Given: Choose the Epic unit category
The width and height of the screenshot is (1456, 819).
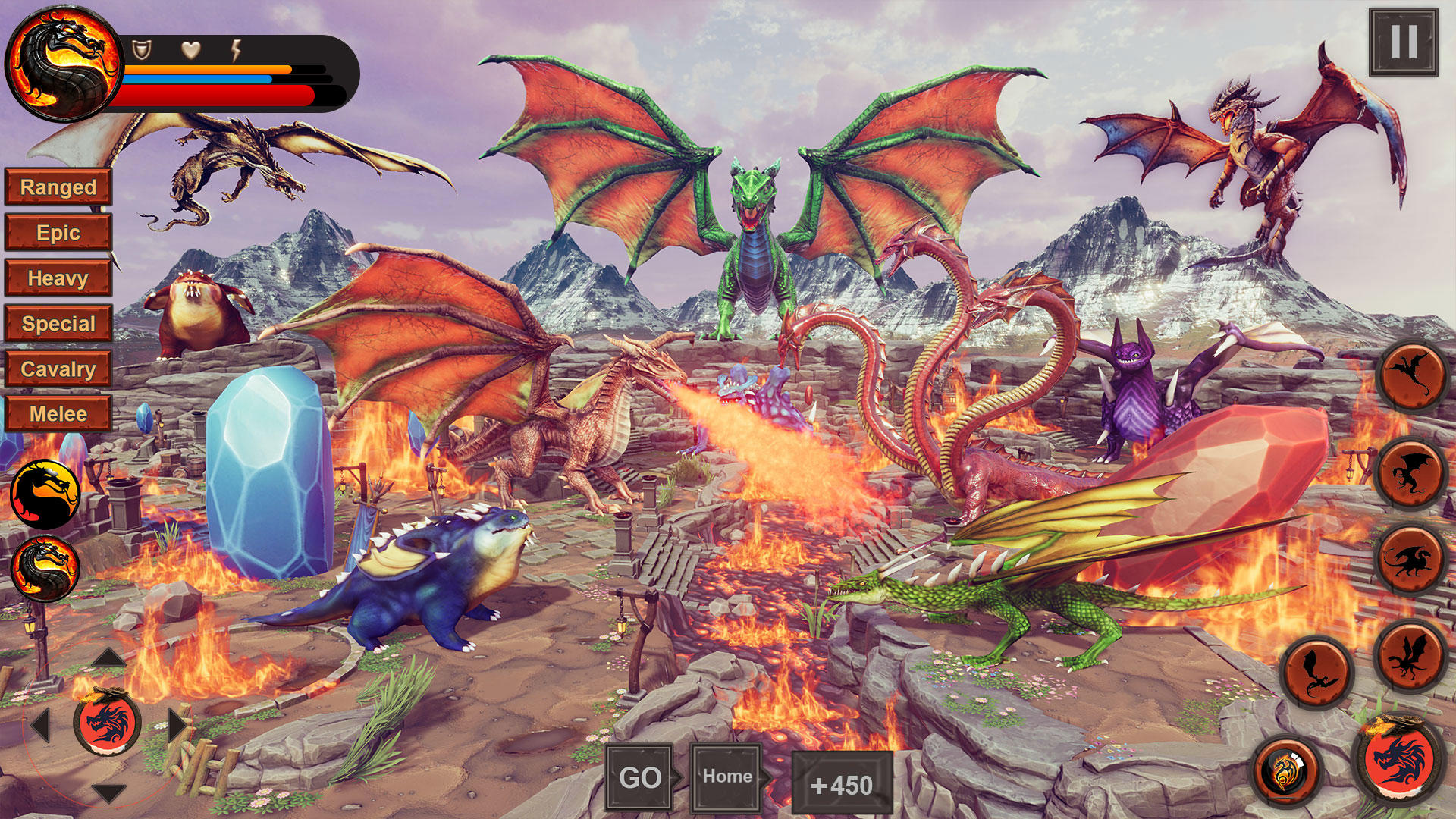Looking at the screenshot, I should (x=58, y=233).
